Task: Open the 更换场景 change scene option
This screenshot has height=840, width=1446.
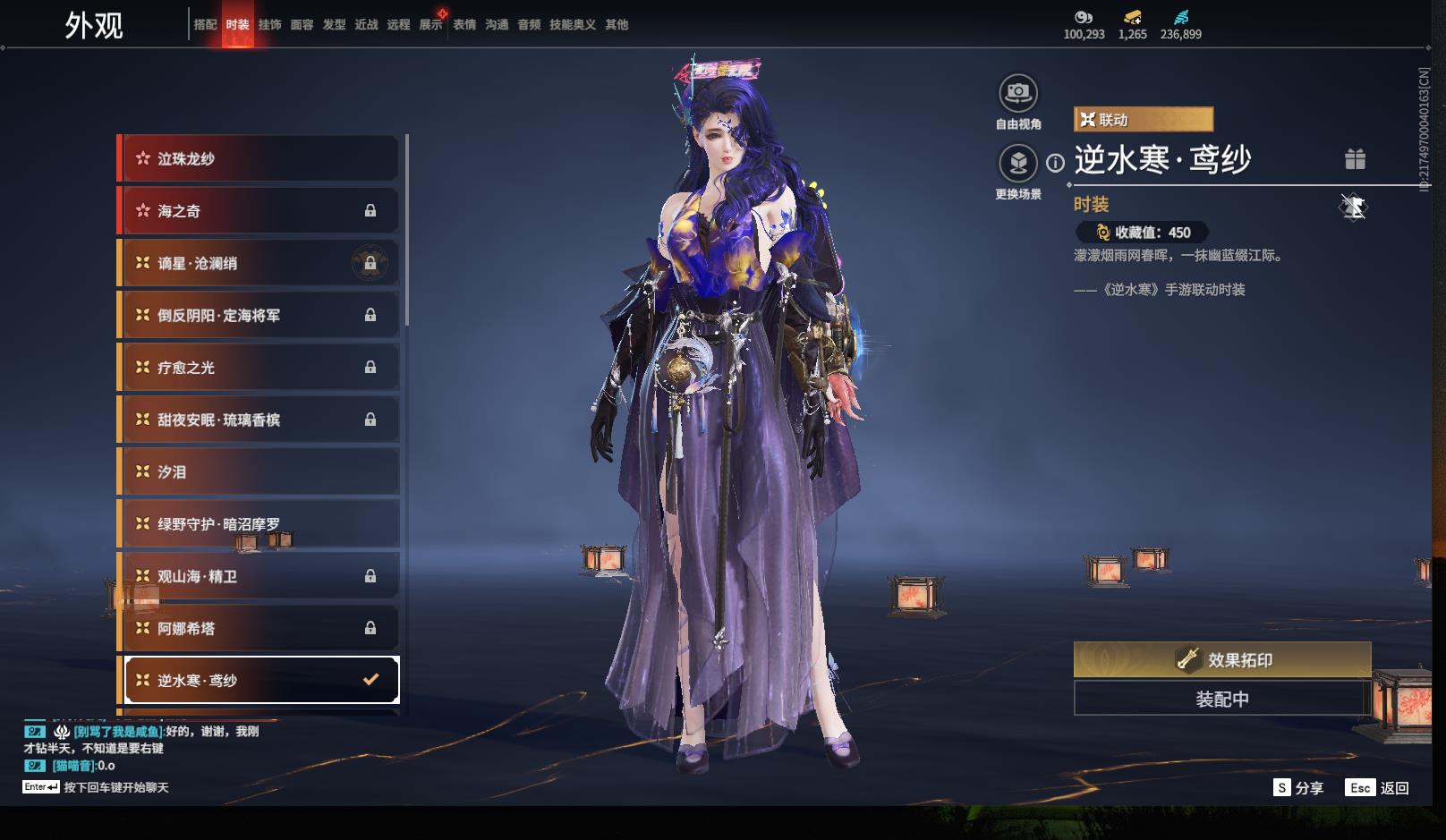Action: 1017,164
